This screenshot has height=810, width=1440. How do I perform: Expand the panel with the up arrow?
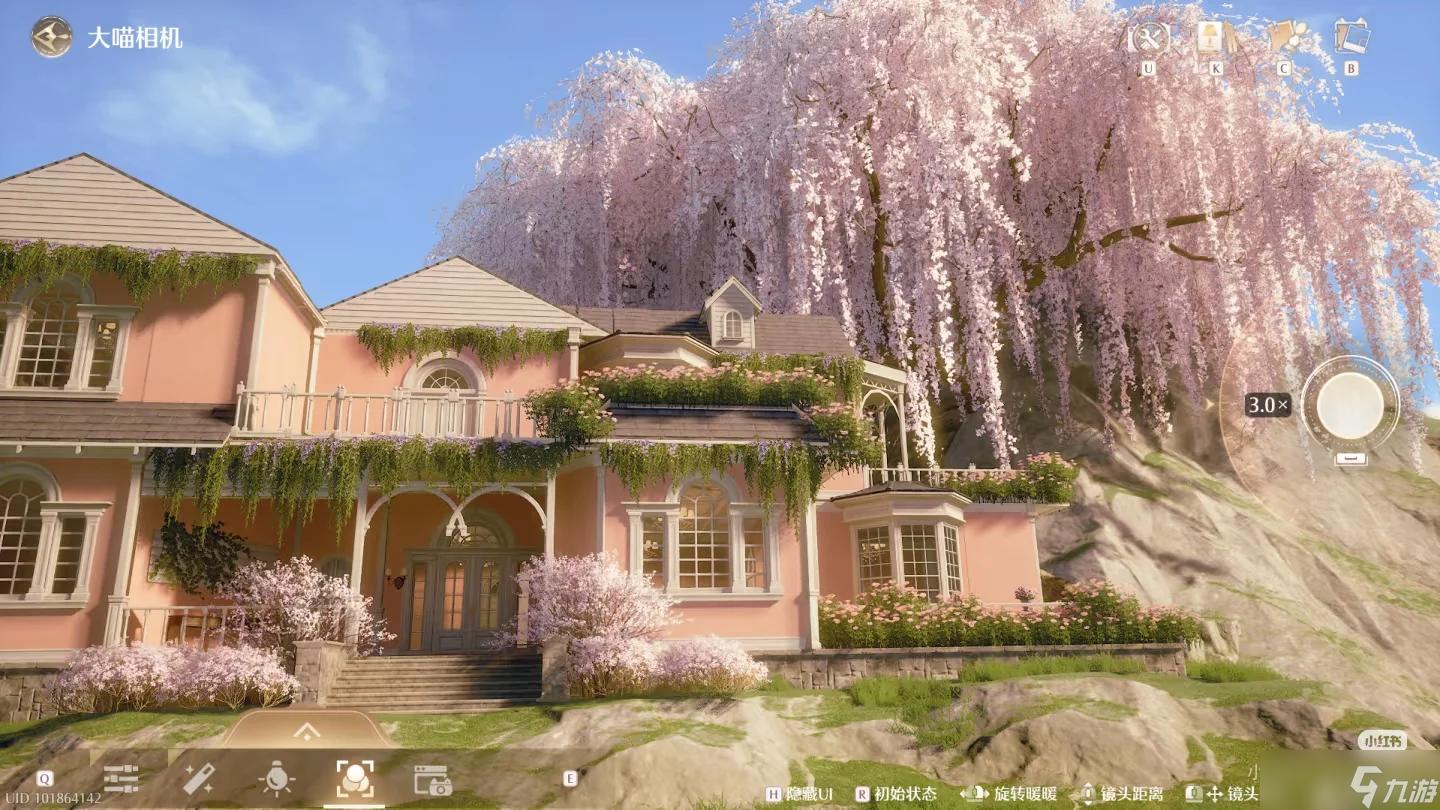click(x=307, y=732)
